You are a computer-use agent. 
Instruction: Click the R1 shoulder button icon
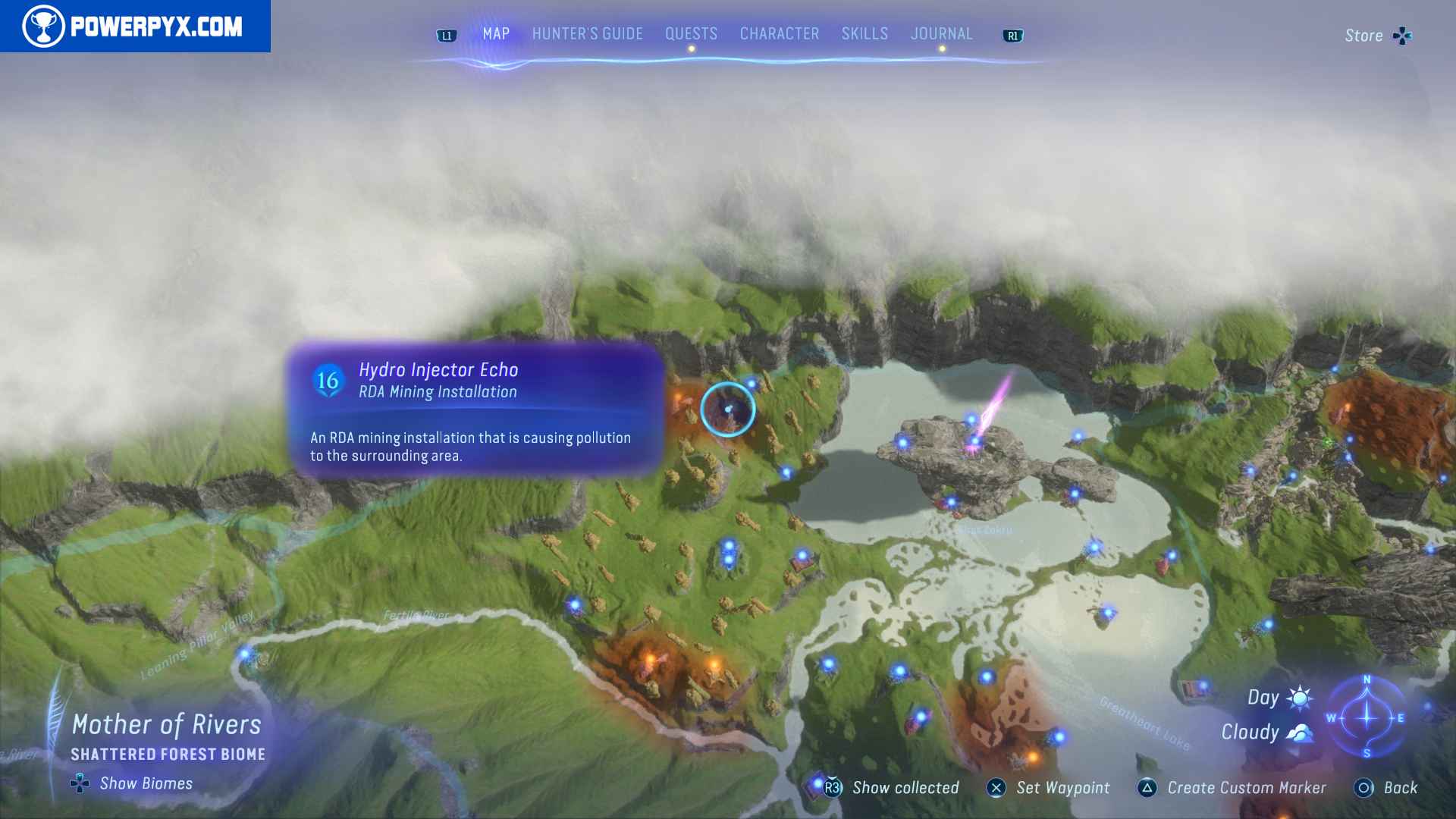pos(1013,34)
